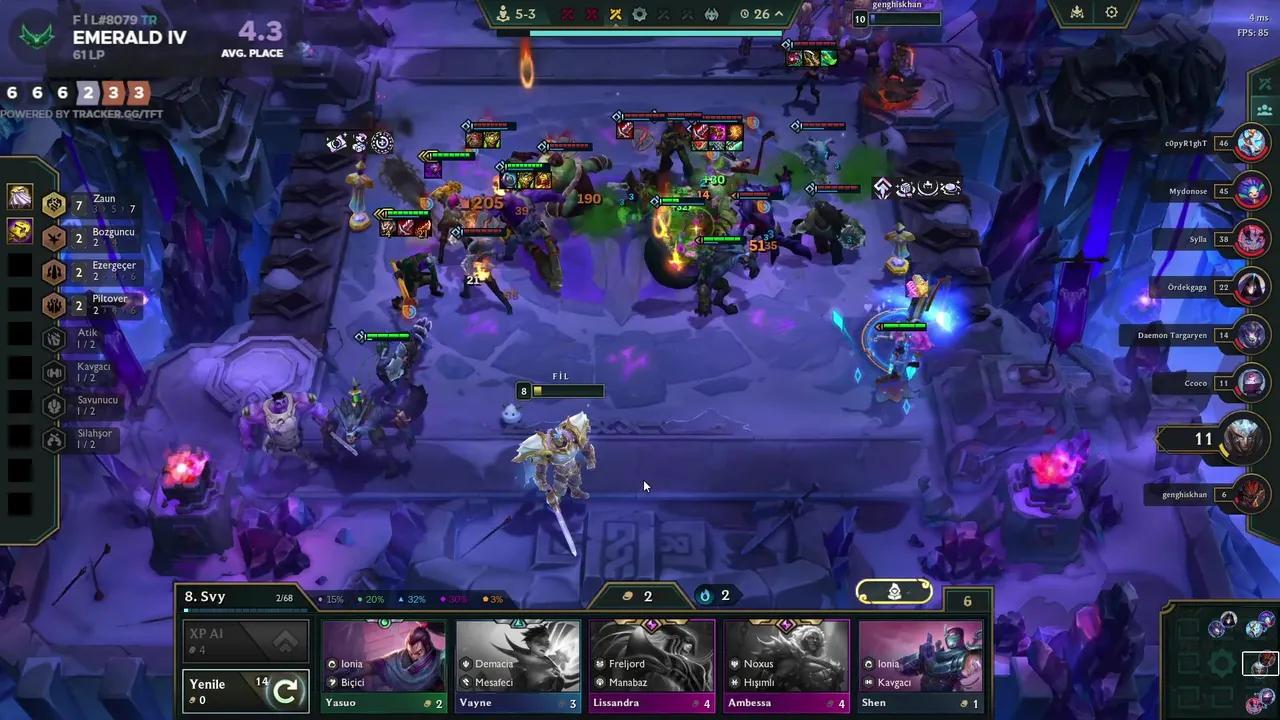
Task: Select the Zaun trait icon in the traits panel
Action: (x=54, y=204)
